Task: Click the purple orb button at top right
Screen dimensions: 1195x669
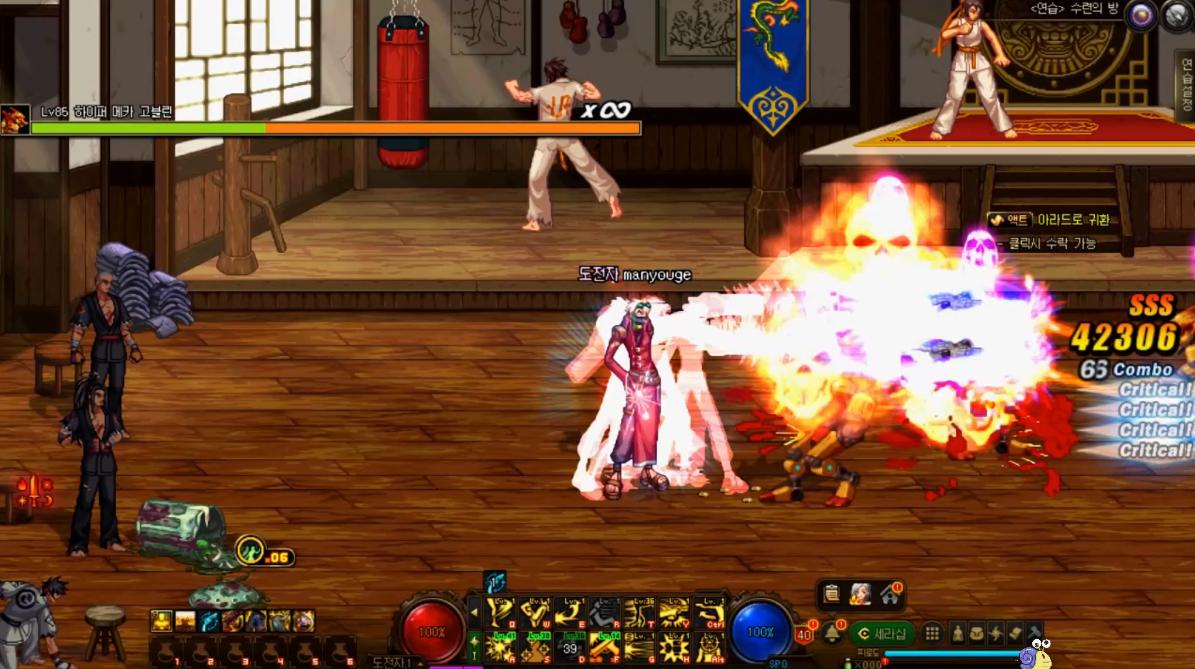Action: [1141, 14]
